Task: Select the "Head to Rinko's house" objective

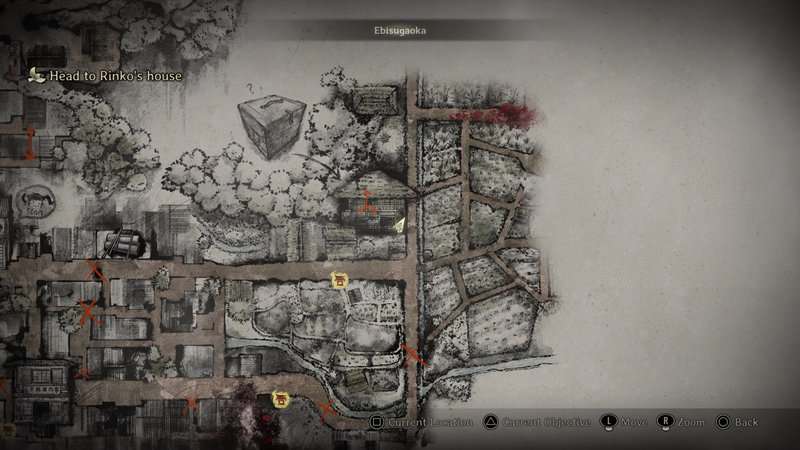Action: pos(115,75)
